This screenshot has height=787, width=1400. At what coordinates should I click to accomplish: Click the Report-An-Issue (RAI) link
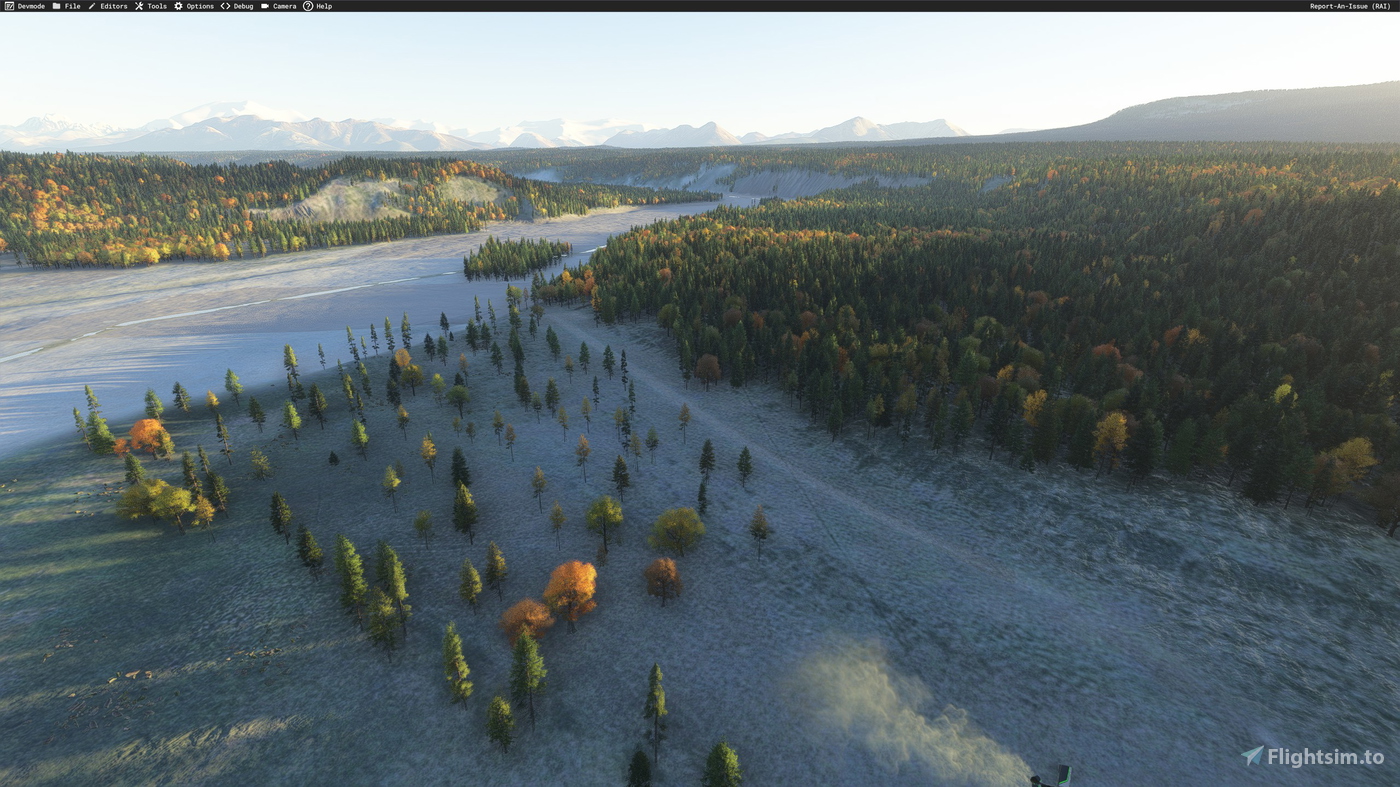(x=1348, y=5)
